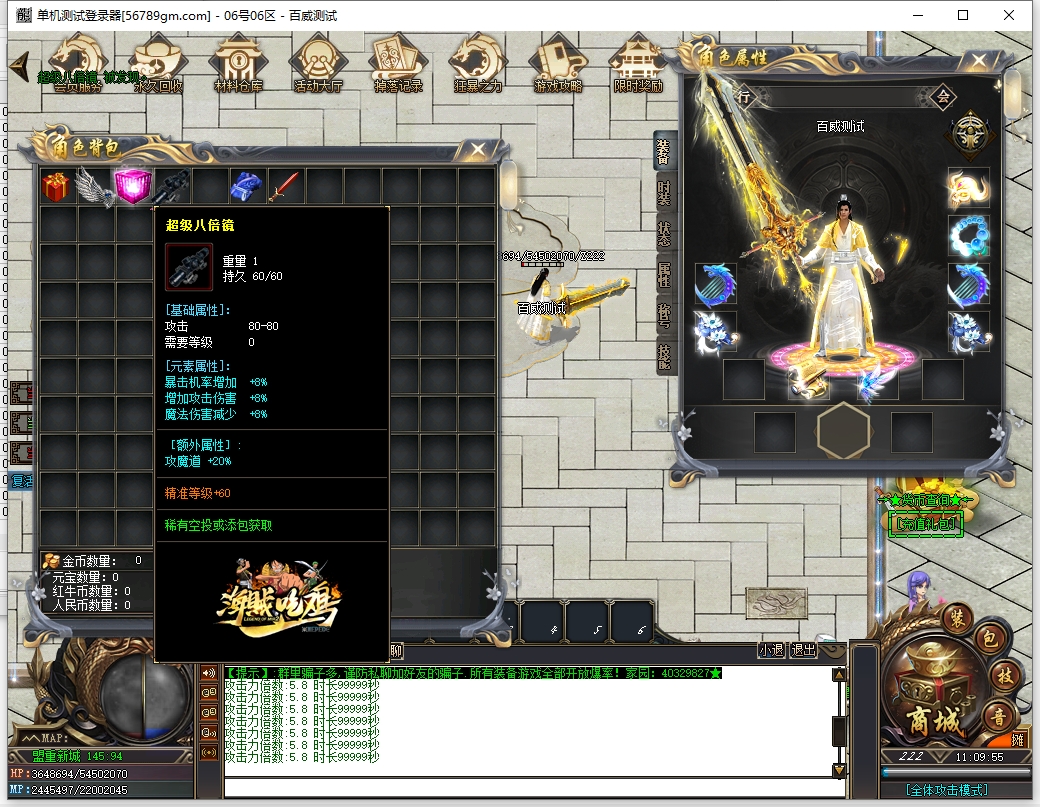Select the red sword in the bag

click(x=285, y=186)
